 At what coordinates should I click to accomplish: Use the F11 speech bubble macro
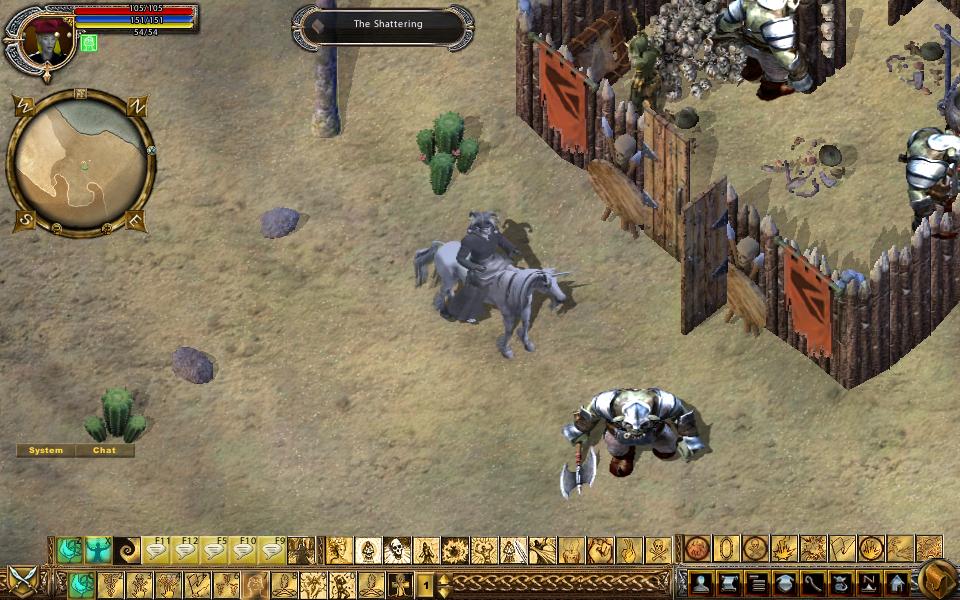[x=157, y=550]
